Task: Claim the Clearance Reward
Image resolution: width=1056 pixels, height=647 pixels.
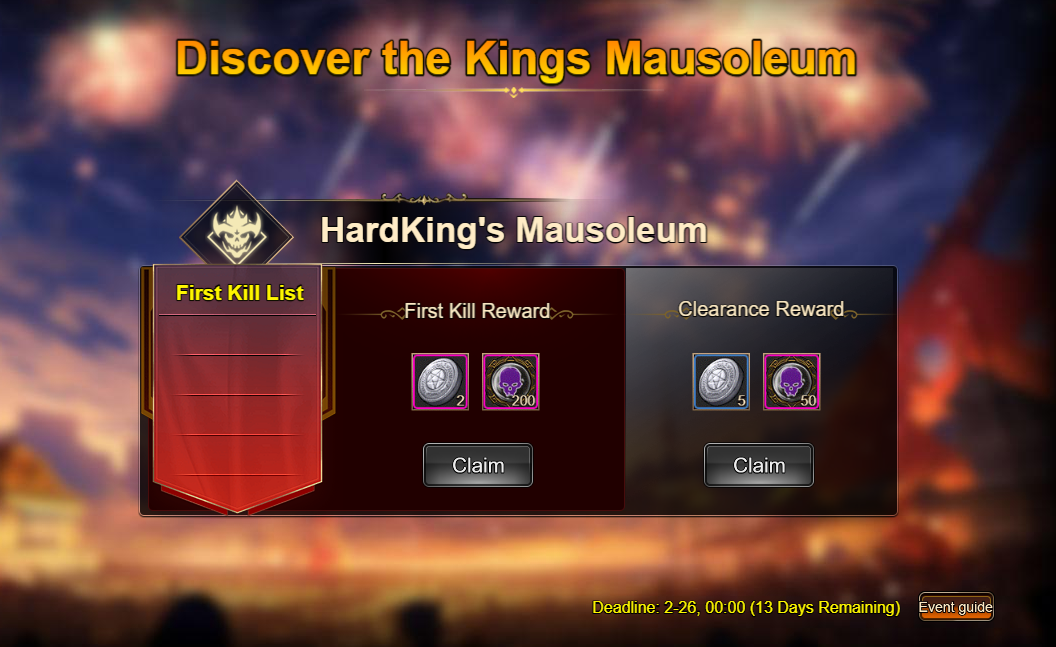Action: (x=759, y=465)
